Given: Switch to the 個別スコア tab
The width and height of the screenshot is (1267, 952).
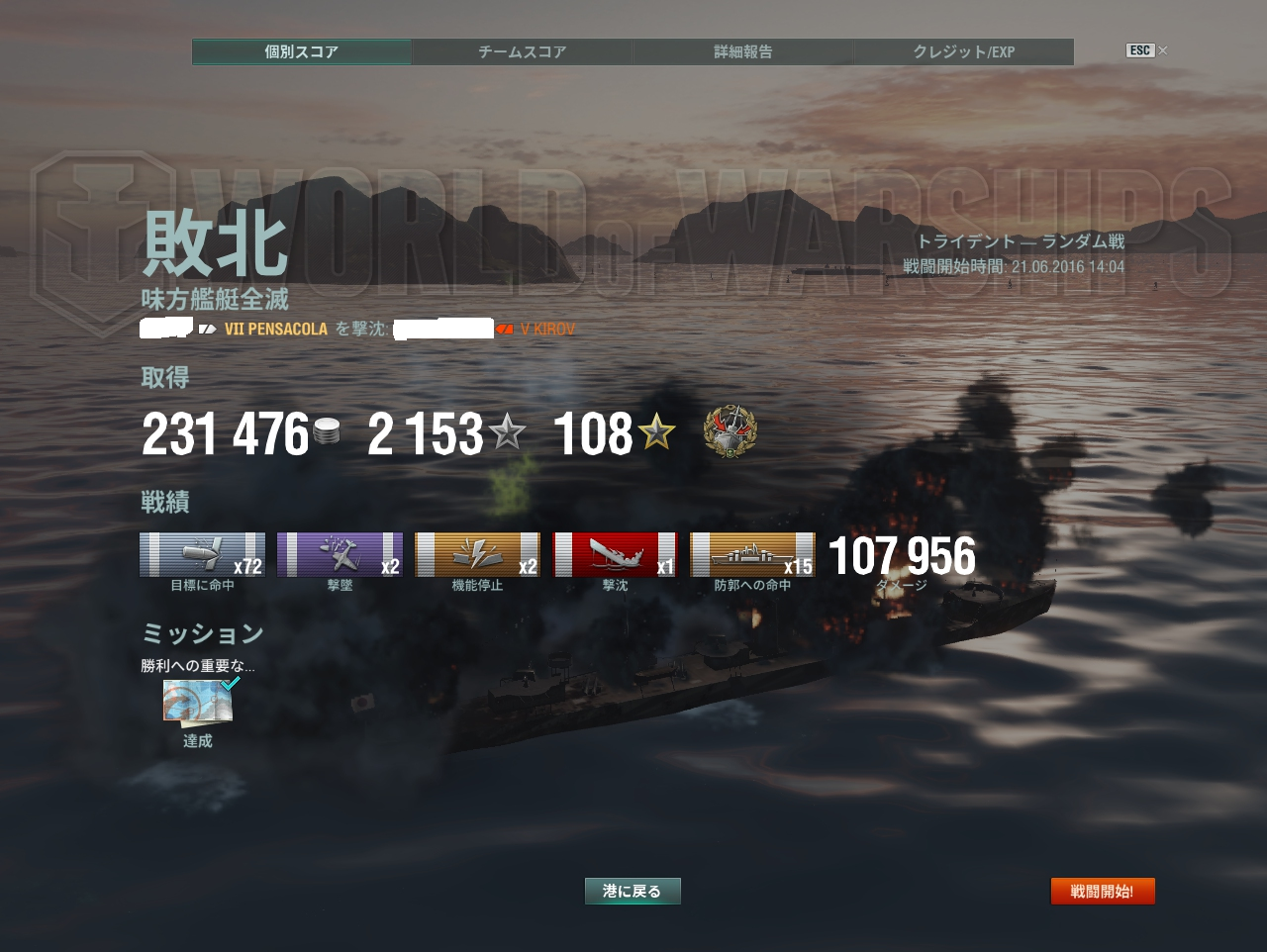Looking at the screenshot, I should point(302,51).
